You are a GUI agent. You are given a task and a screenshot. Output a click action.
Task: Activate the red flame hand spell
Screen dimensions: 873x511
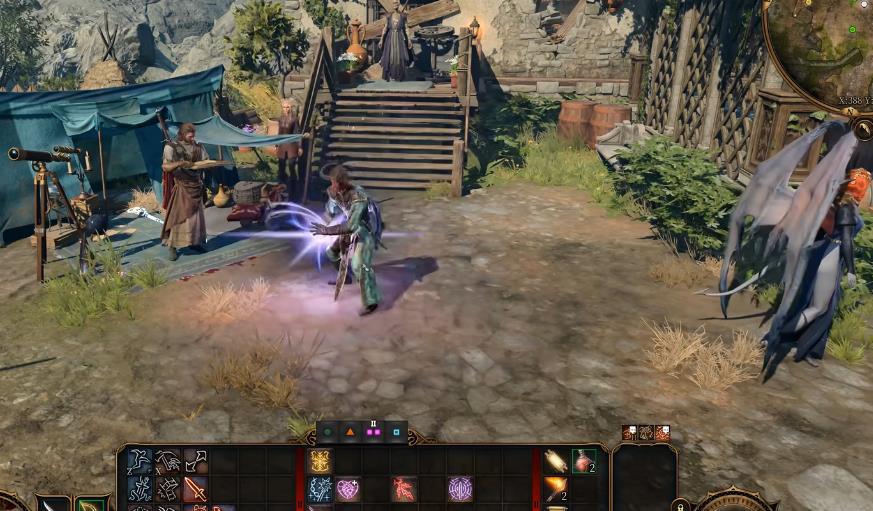click(x=404, y=489)
